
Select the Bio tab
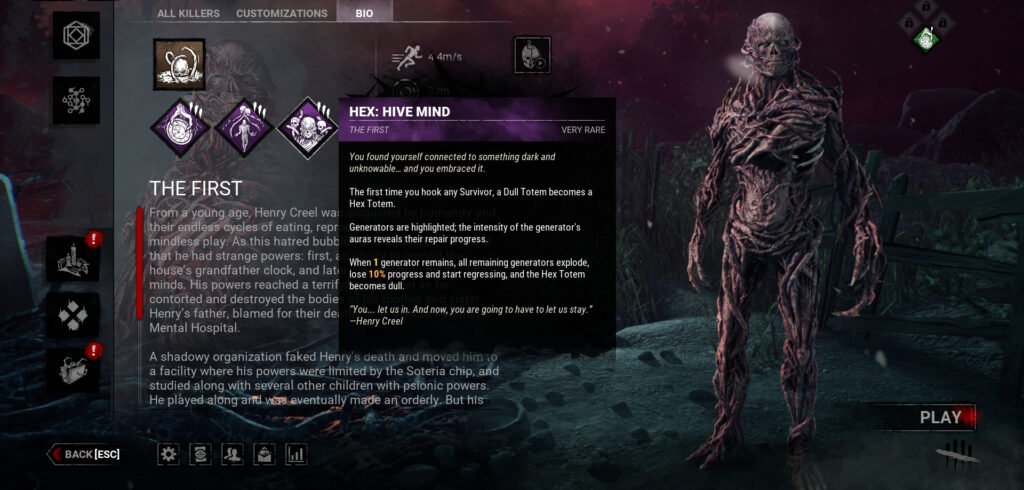[x=364, y=13]
